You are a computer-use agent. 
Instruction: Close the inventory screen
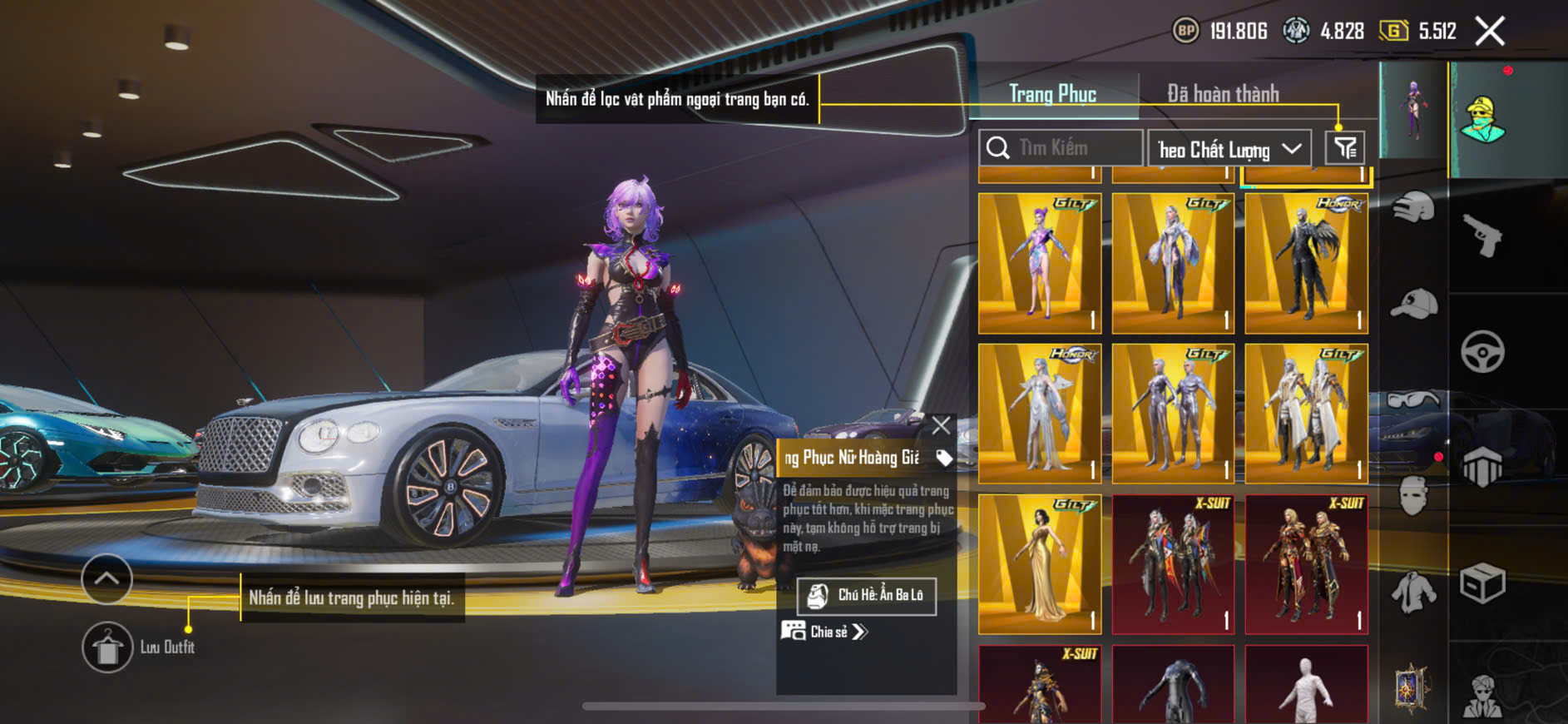click(x=1490, y=32)
